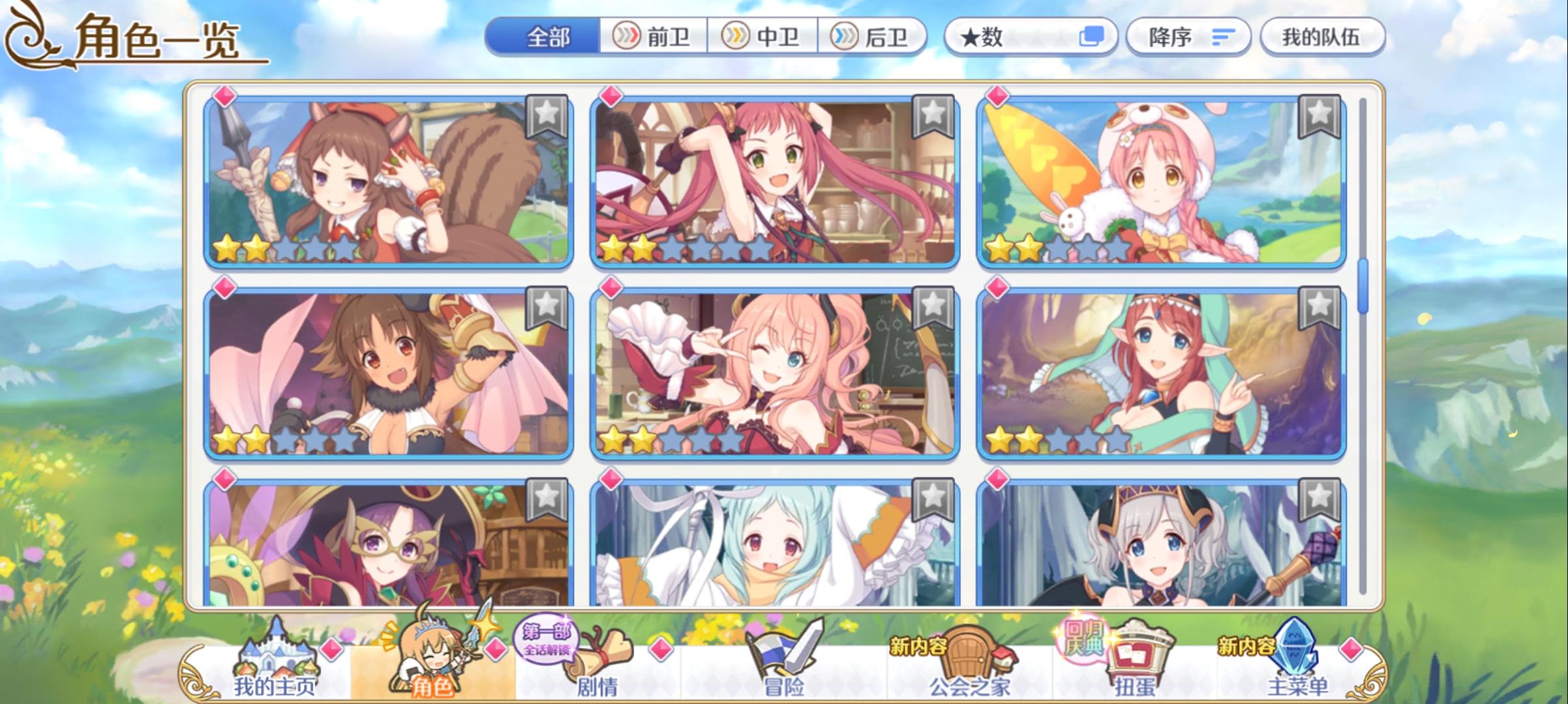Click the 我的队伍 button
This screenshot has height=704, width=1568.
click(x=1323, y=37)
